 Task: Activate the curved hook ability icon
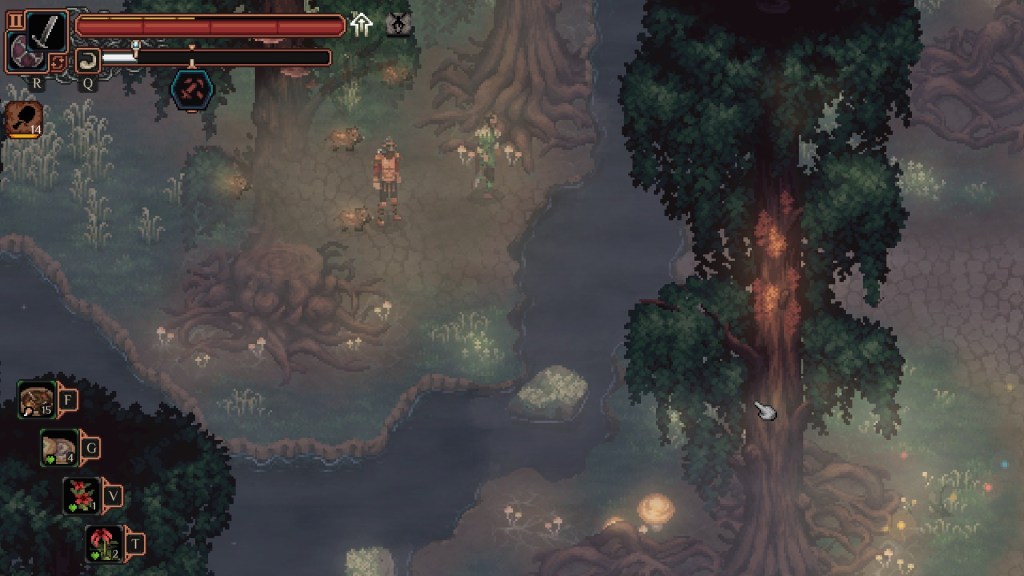pyautogui.click(x=87, y=59)
